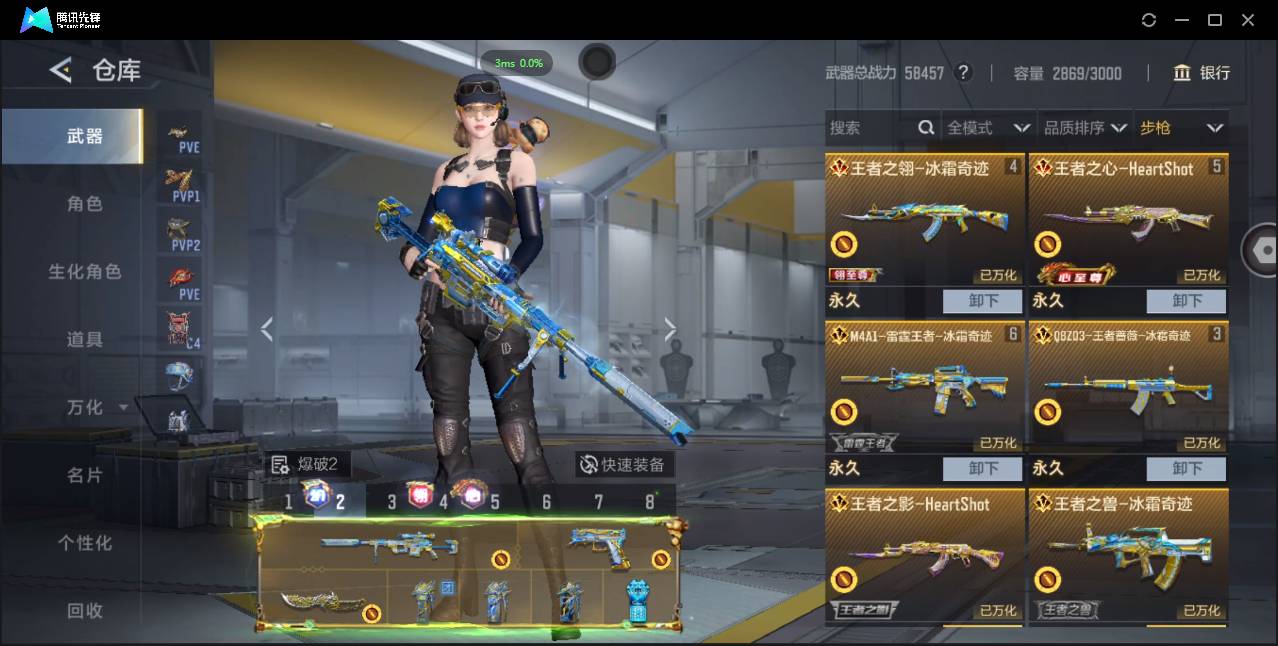Close the emulator window
The image size is (1278, 646).
tap(1248, 20)
